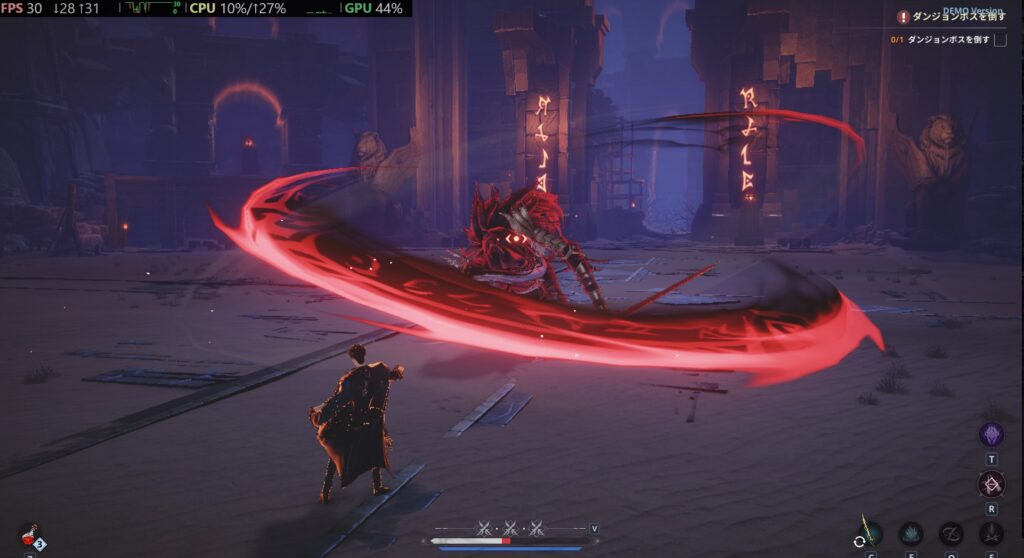Select the weapon swap sword icon
This screenshot has width=1024, height=558.
866,532
